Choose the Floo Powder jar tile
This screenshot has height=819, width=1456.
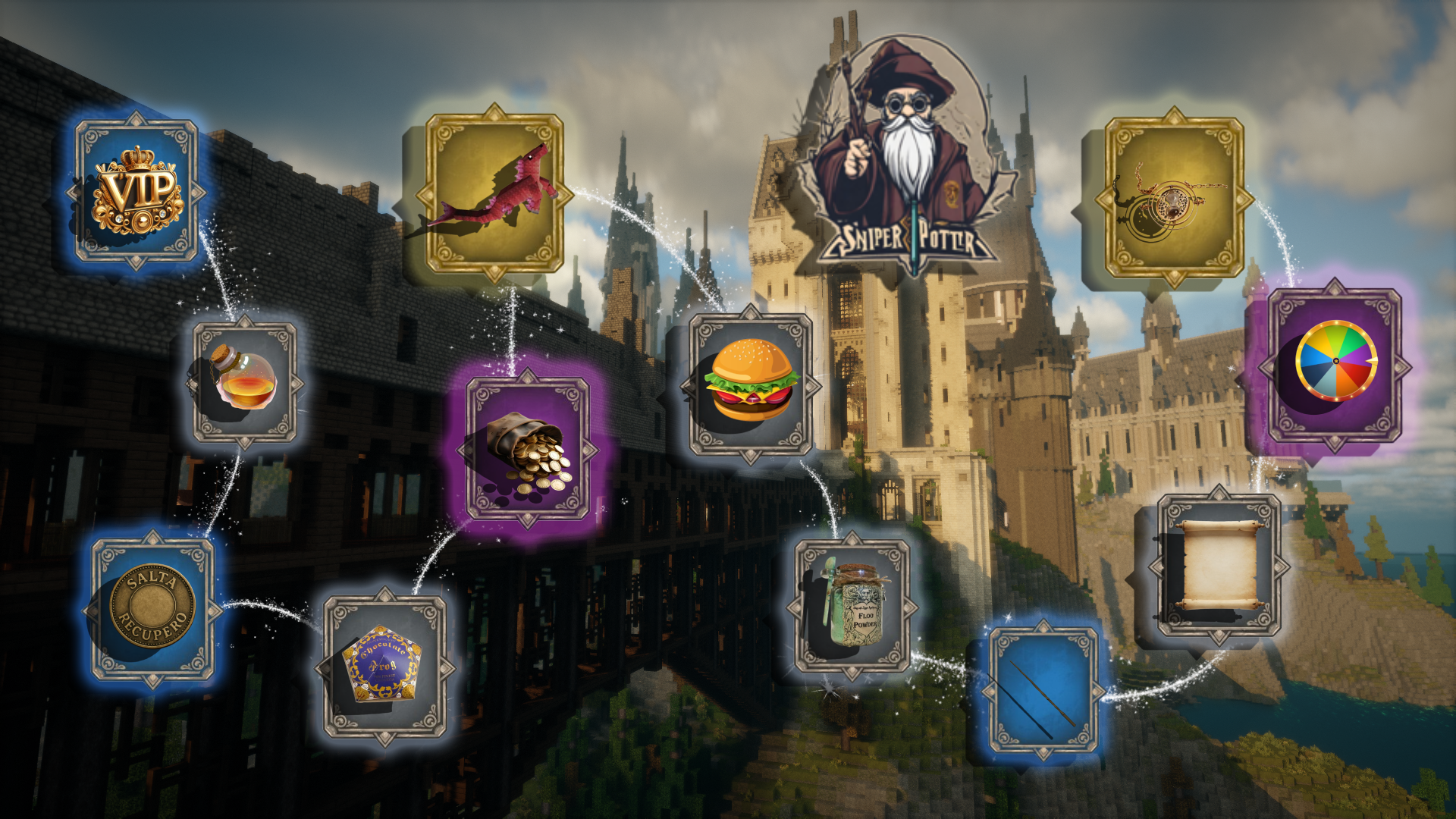852,607
